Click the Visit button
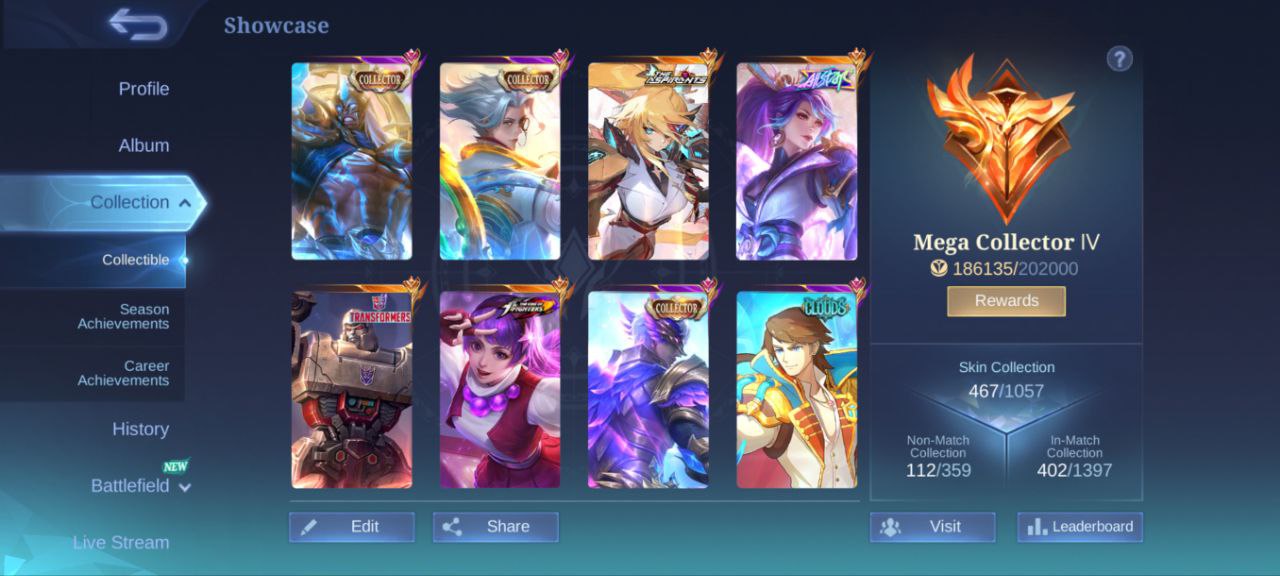The image size is (1280, 576). click(x=932, y=527)
